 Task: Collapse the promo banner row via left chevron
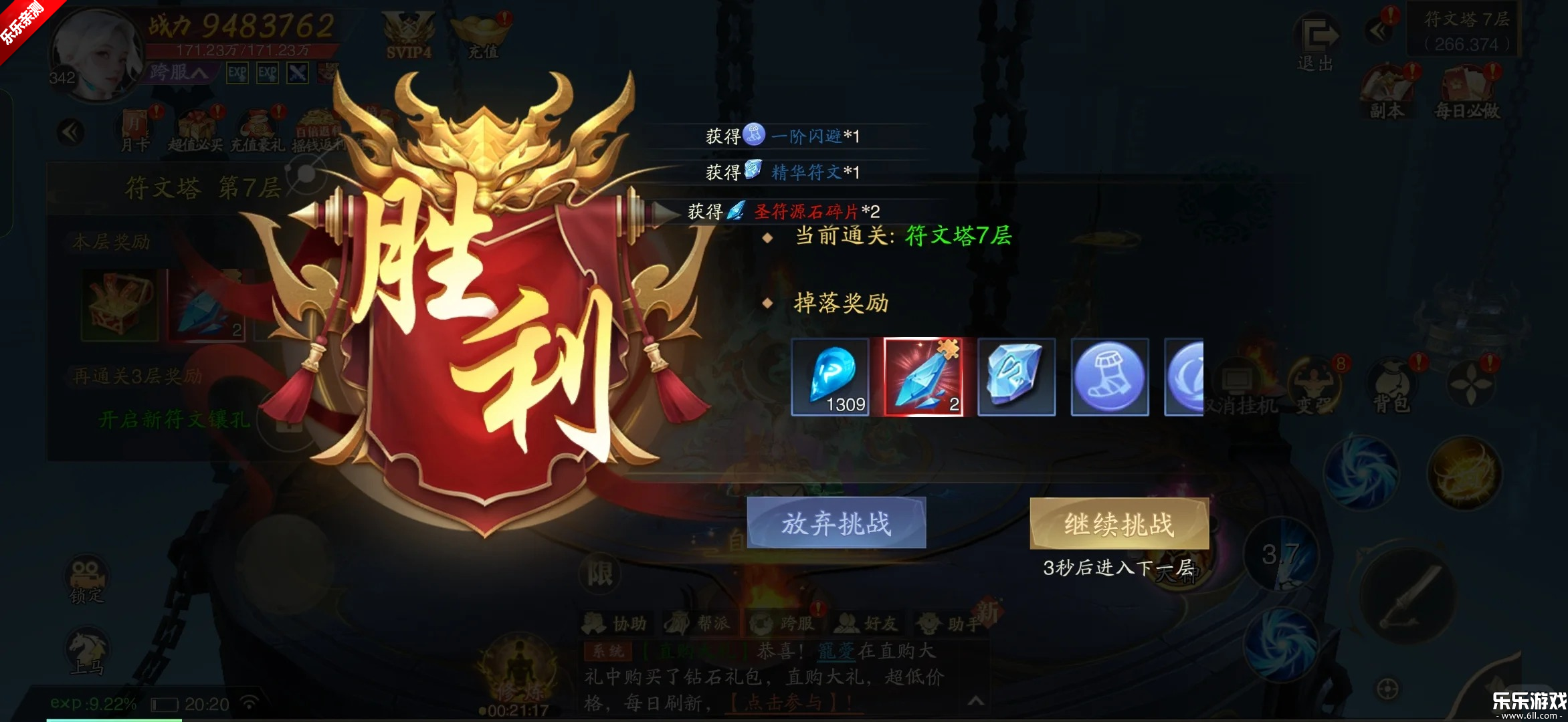[70, 130]
